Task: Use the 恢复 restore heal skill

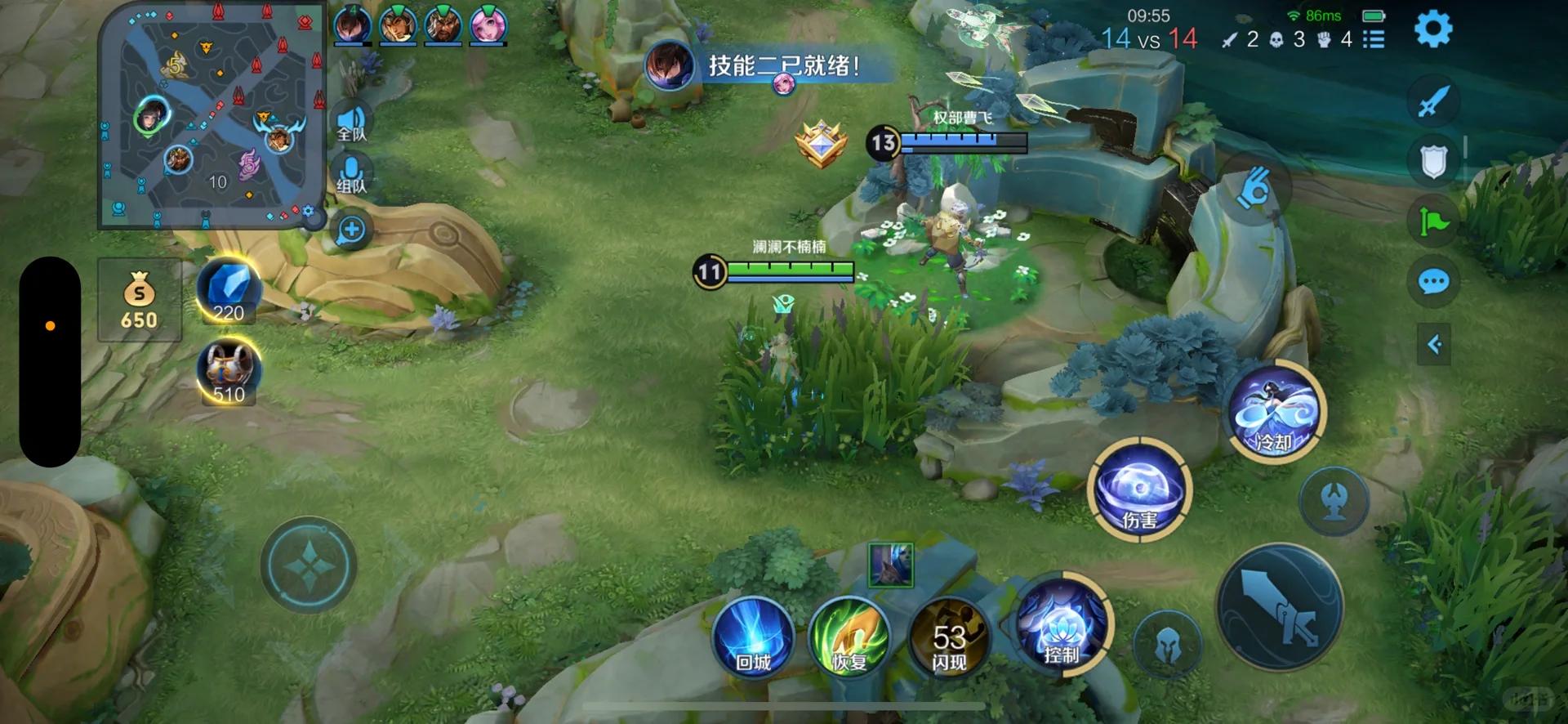Action: click(x=849, y=638)
